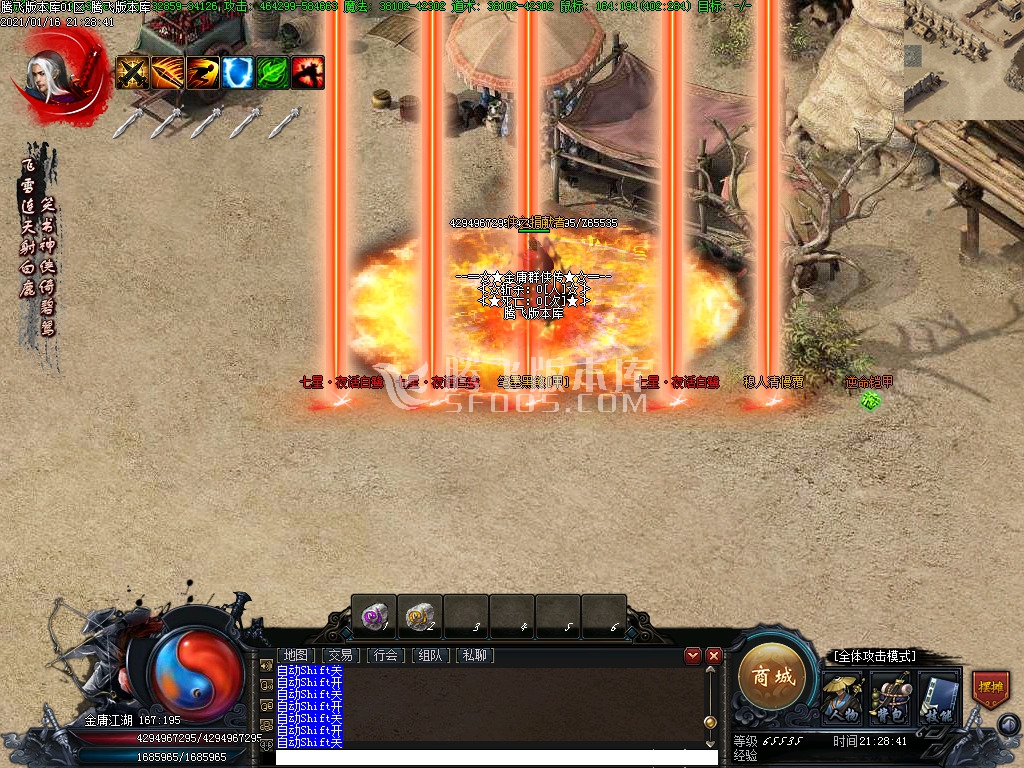
Task: Activate the green leaf skill icon
Action: [x=272, y=73]
